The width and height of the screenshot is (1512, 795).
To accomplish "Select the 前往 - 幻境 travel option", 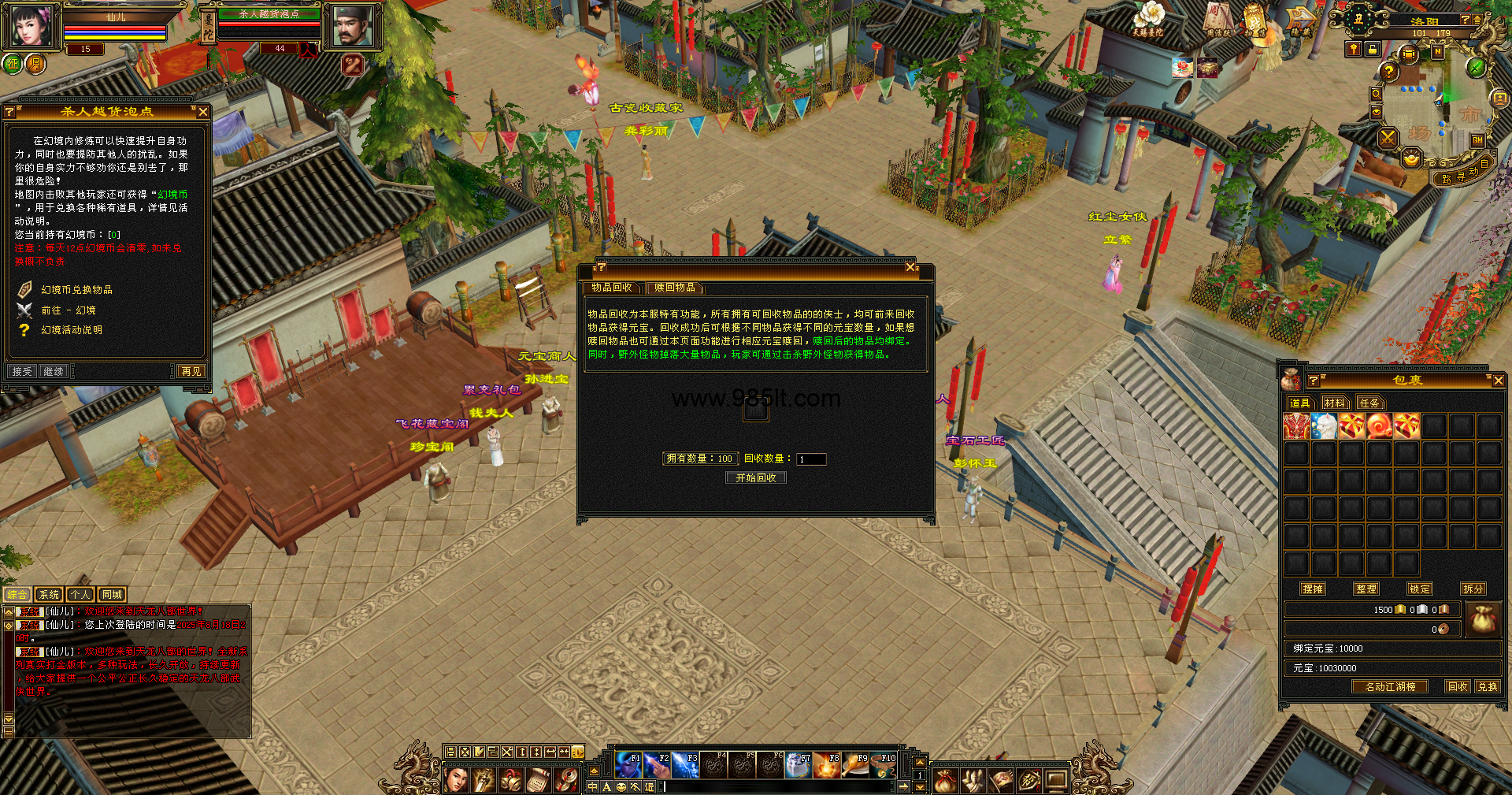I will coord(68,310).
